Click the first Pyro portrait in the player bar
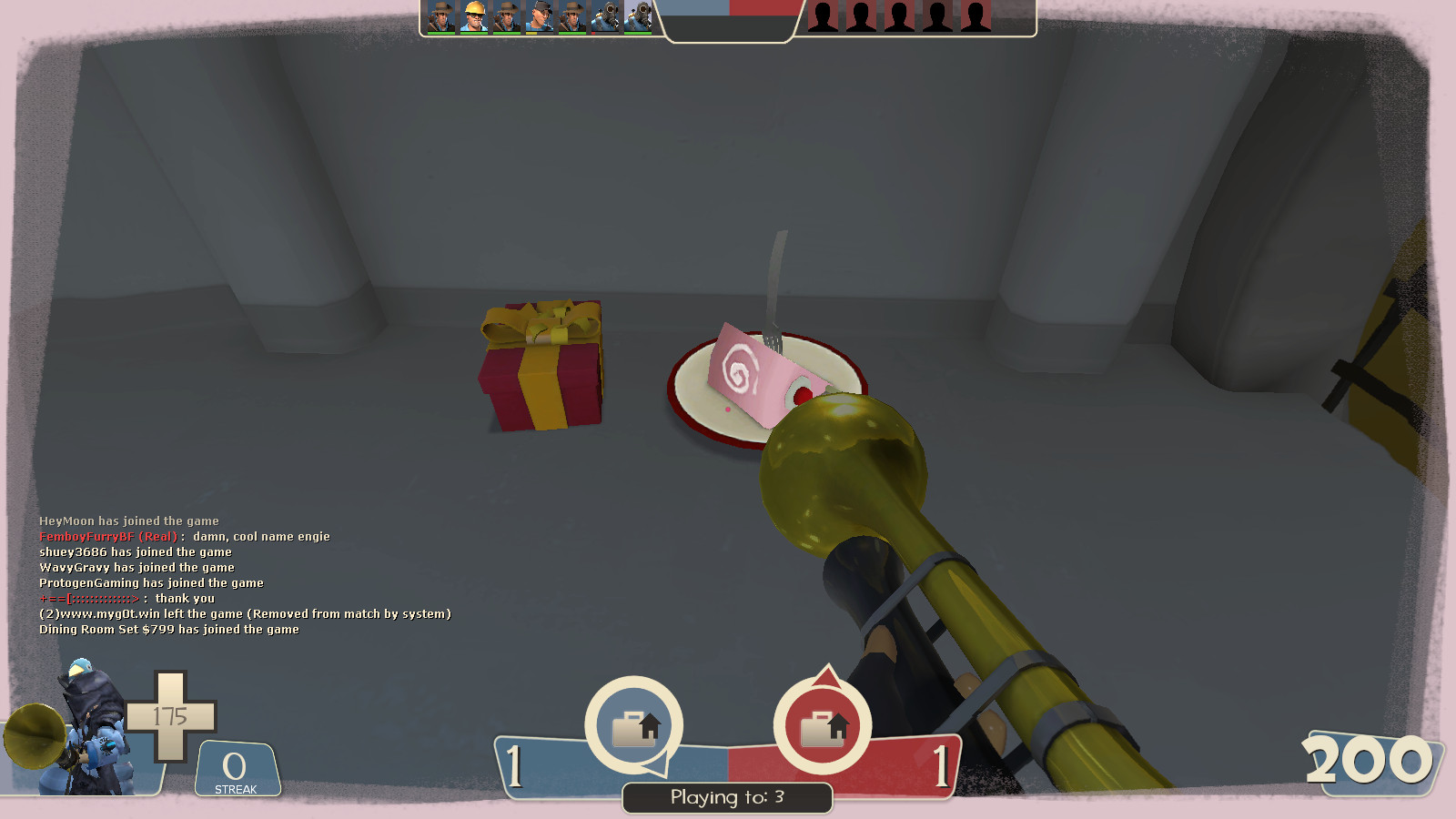1456x819 pixels. pos(607,18)
